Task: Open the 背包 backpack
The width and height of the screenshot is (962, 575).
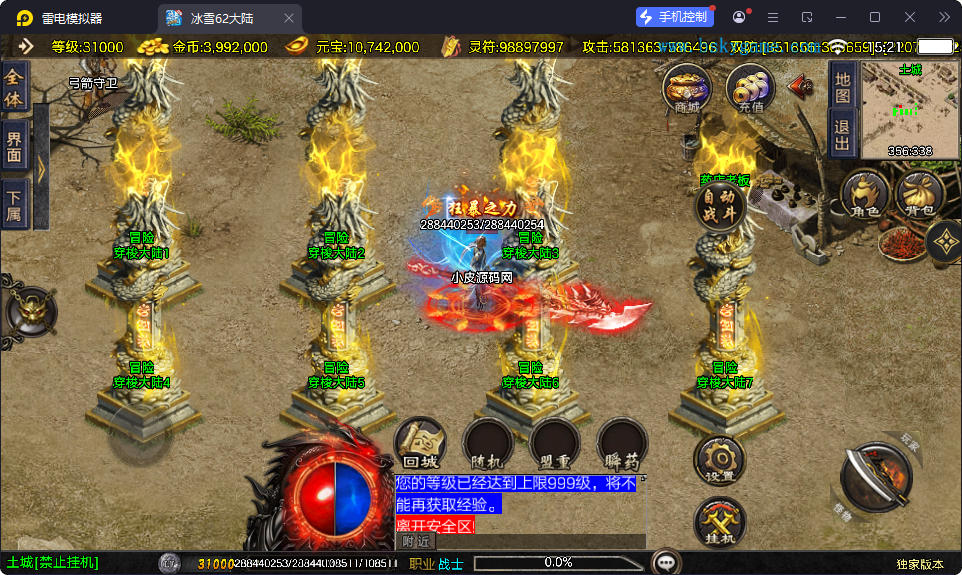Action: pyautogui.click(x=920, y=195)
